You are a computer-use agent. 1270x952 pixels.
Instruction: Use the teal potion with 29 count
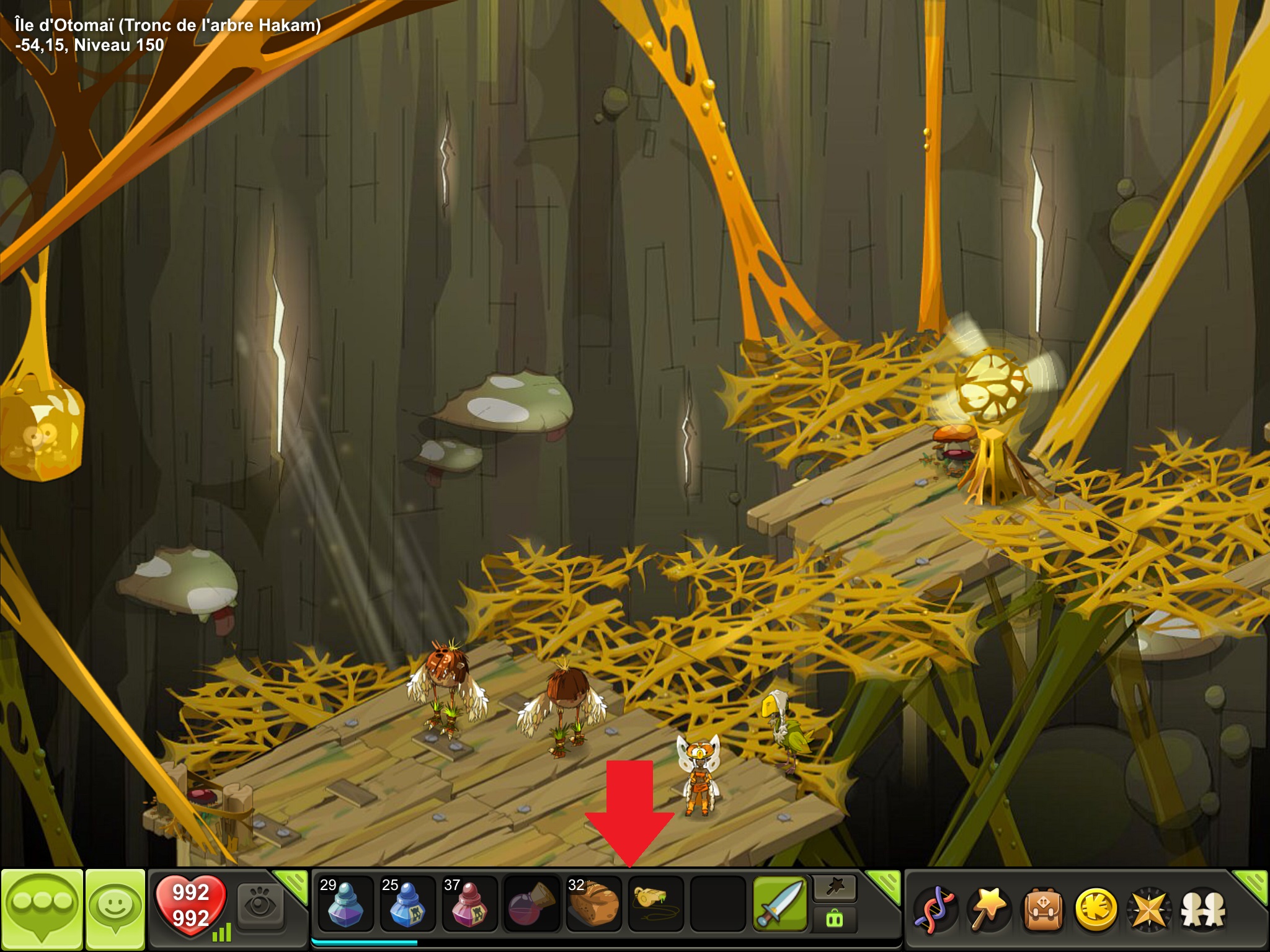pos(345,904)
